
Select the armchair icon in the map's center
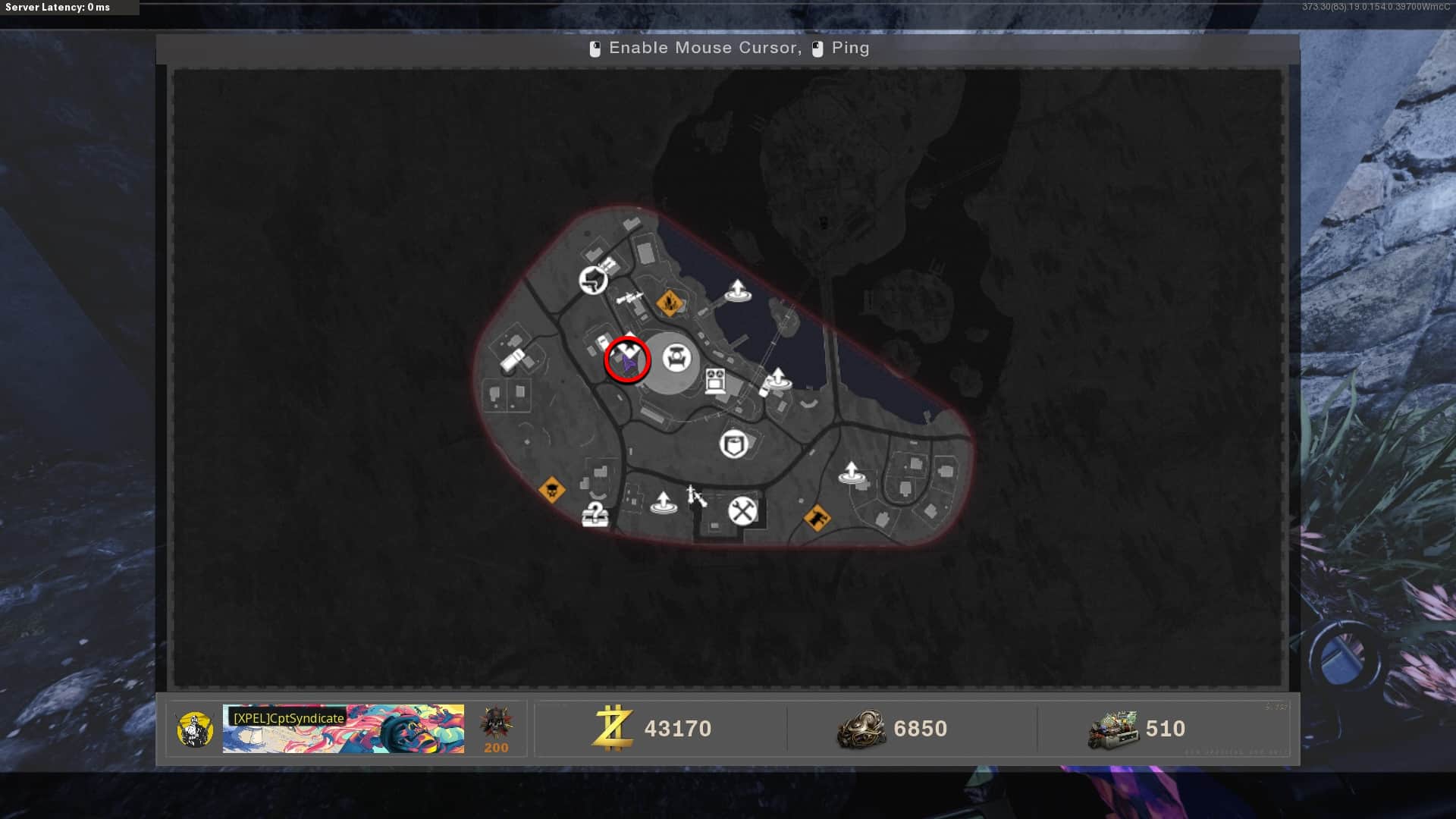676,358
